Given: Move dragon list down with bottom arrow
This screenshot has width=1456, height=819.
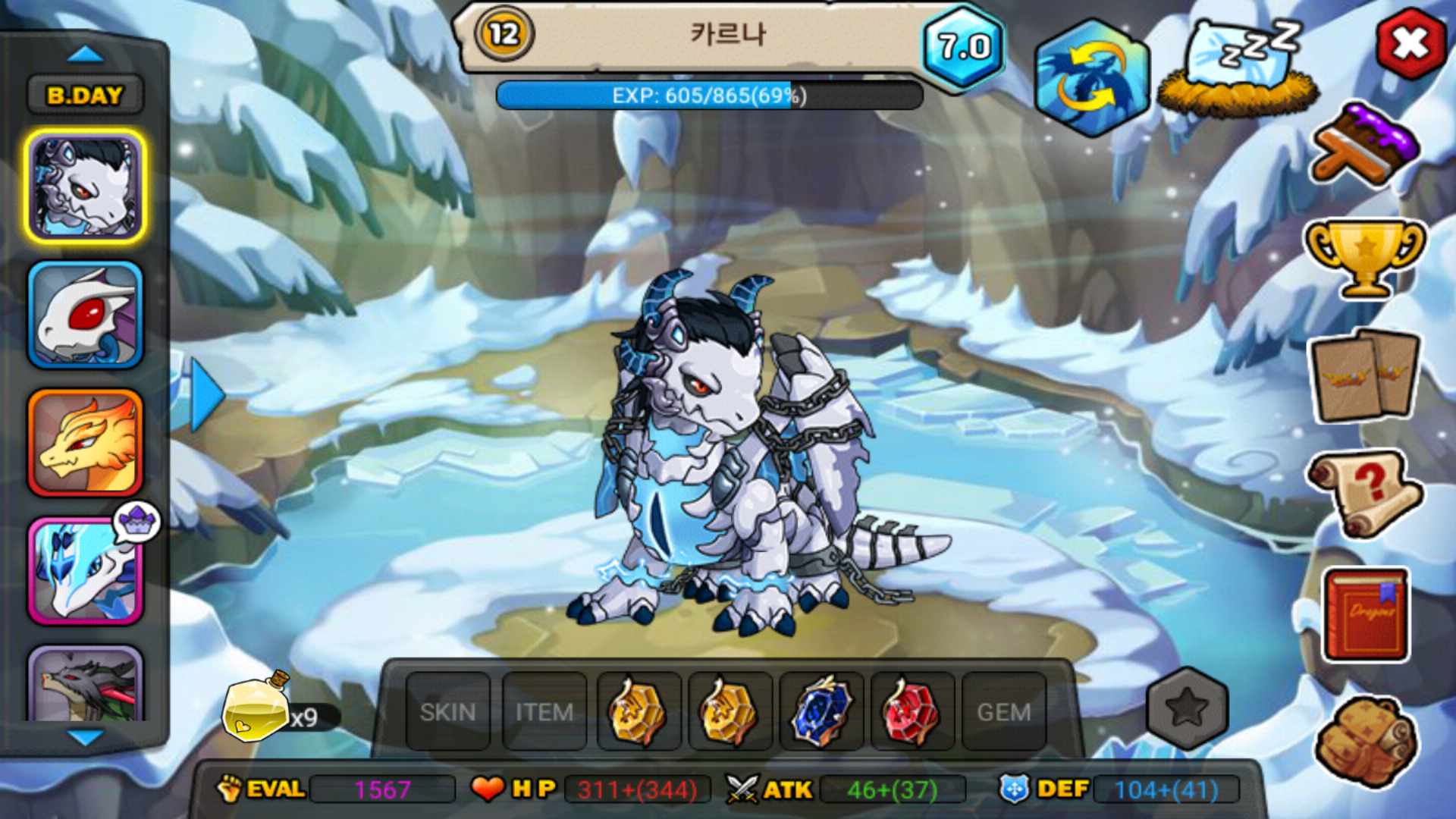Looking at the screenshot, I should click(x=85, y=737).
